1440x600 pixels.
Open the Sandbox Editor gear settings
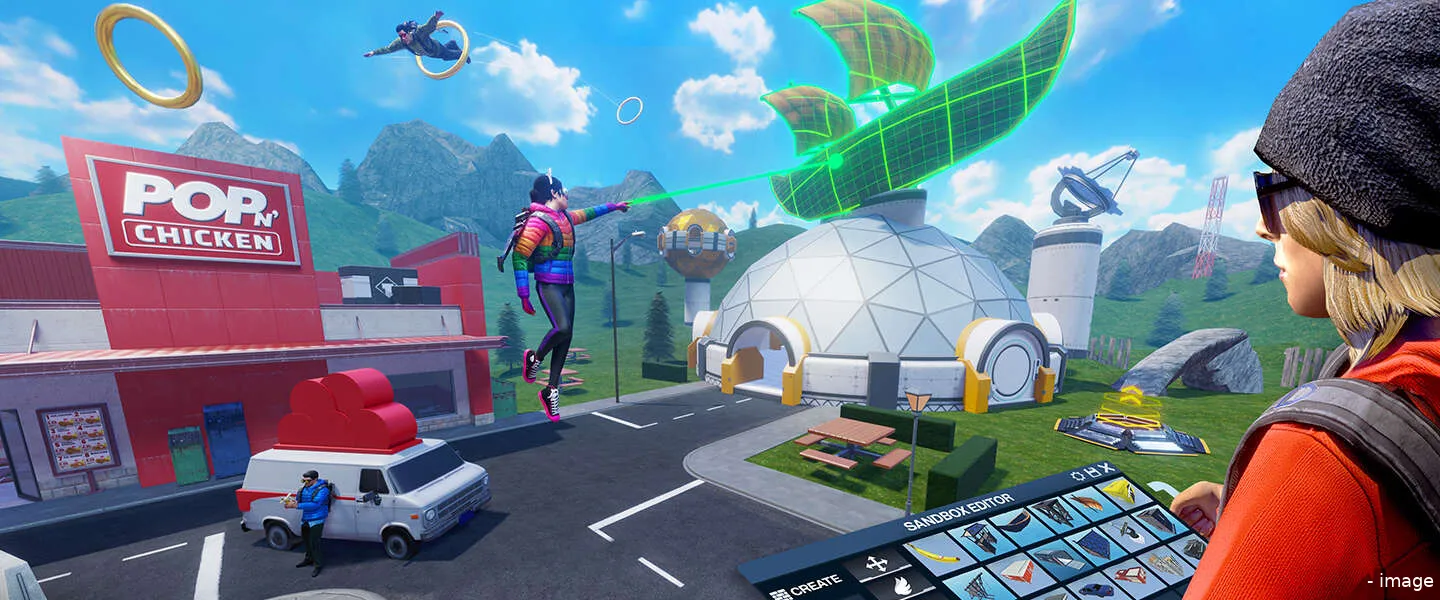1076,474
